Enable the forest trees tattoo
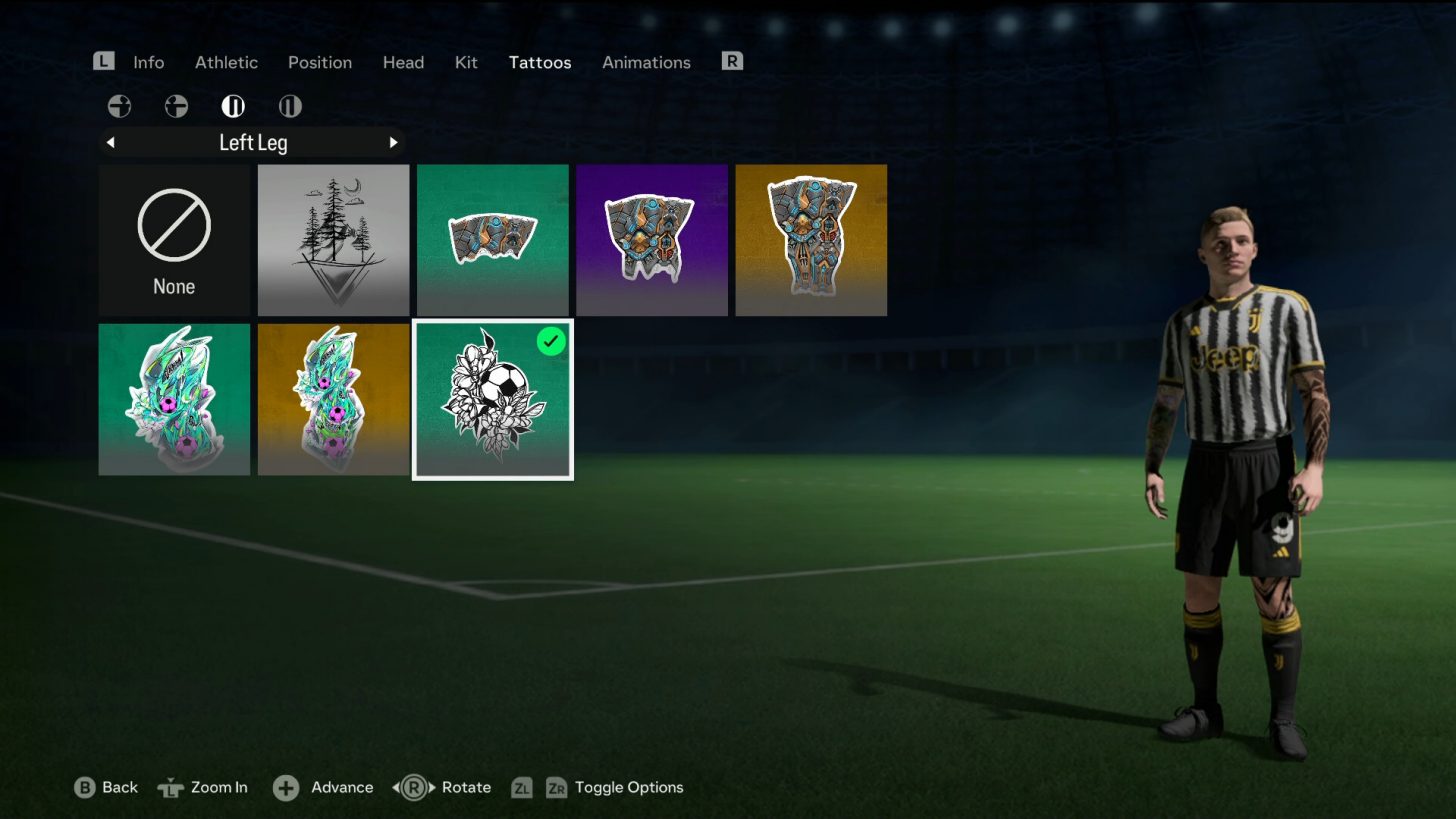The height and width of the screenshot is (819, 1456). [333, 240]
